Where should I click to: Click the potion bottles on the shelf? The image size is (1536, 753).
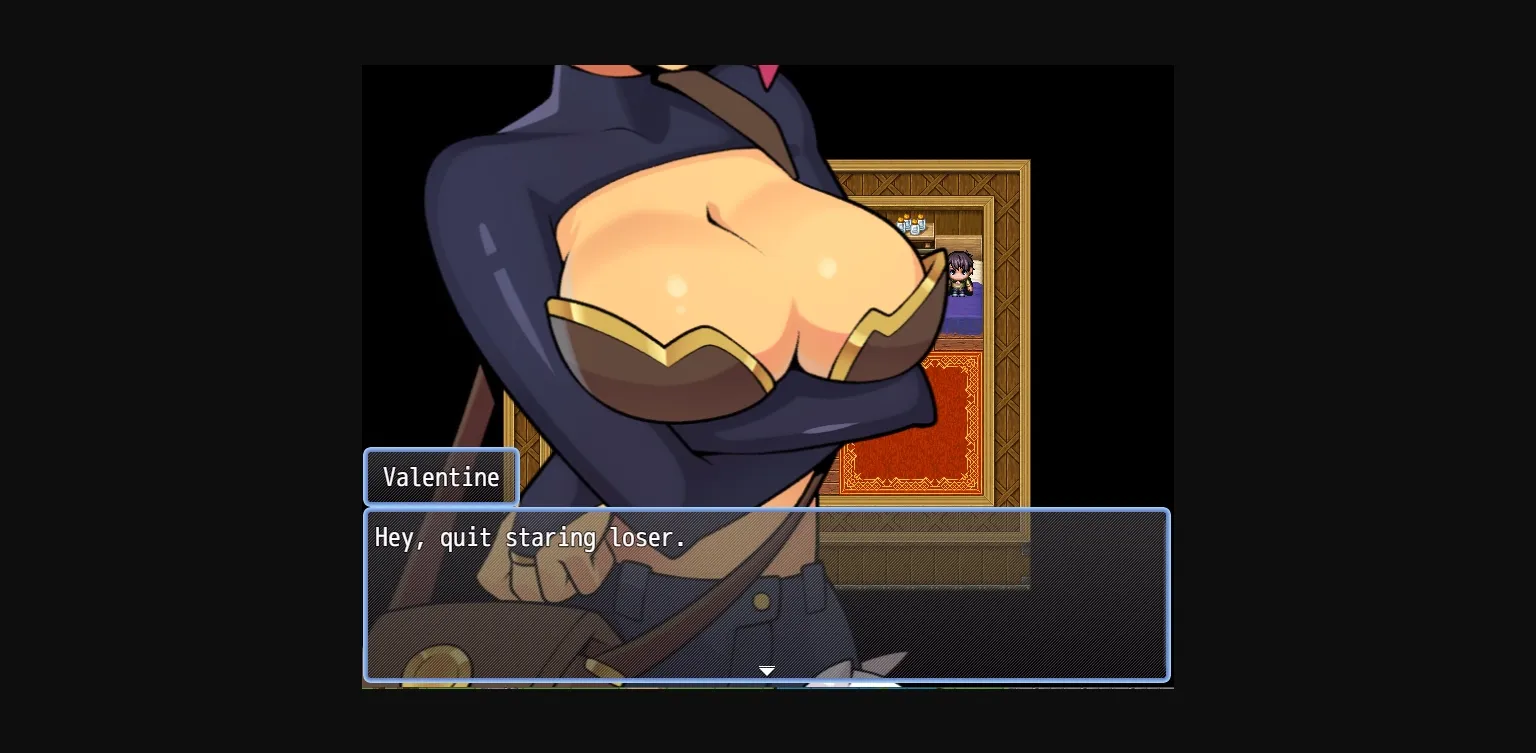point(913,224)
